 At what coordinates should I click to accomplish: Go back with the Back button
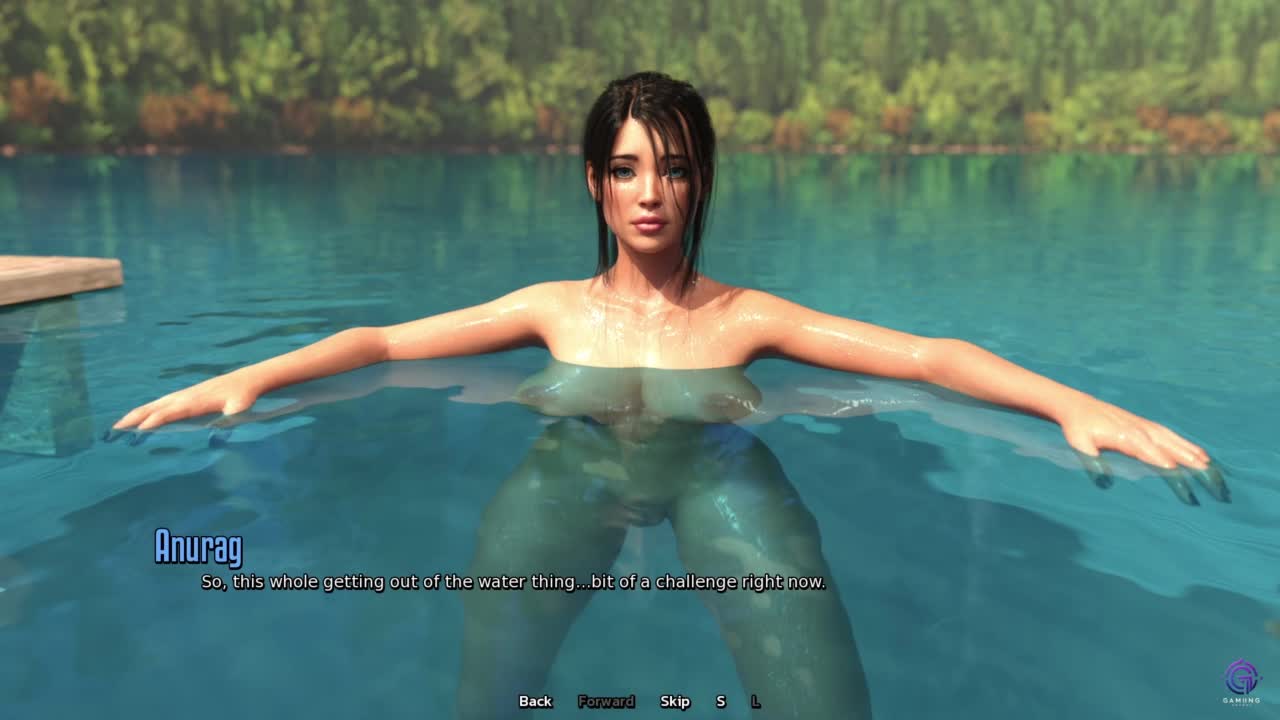[535, 701]
